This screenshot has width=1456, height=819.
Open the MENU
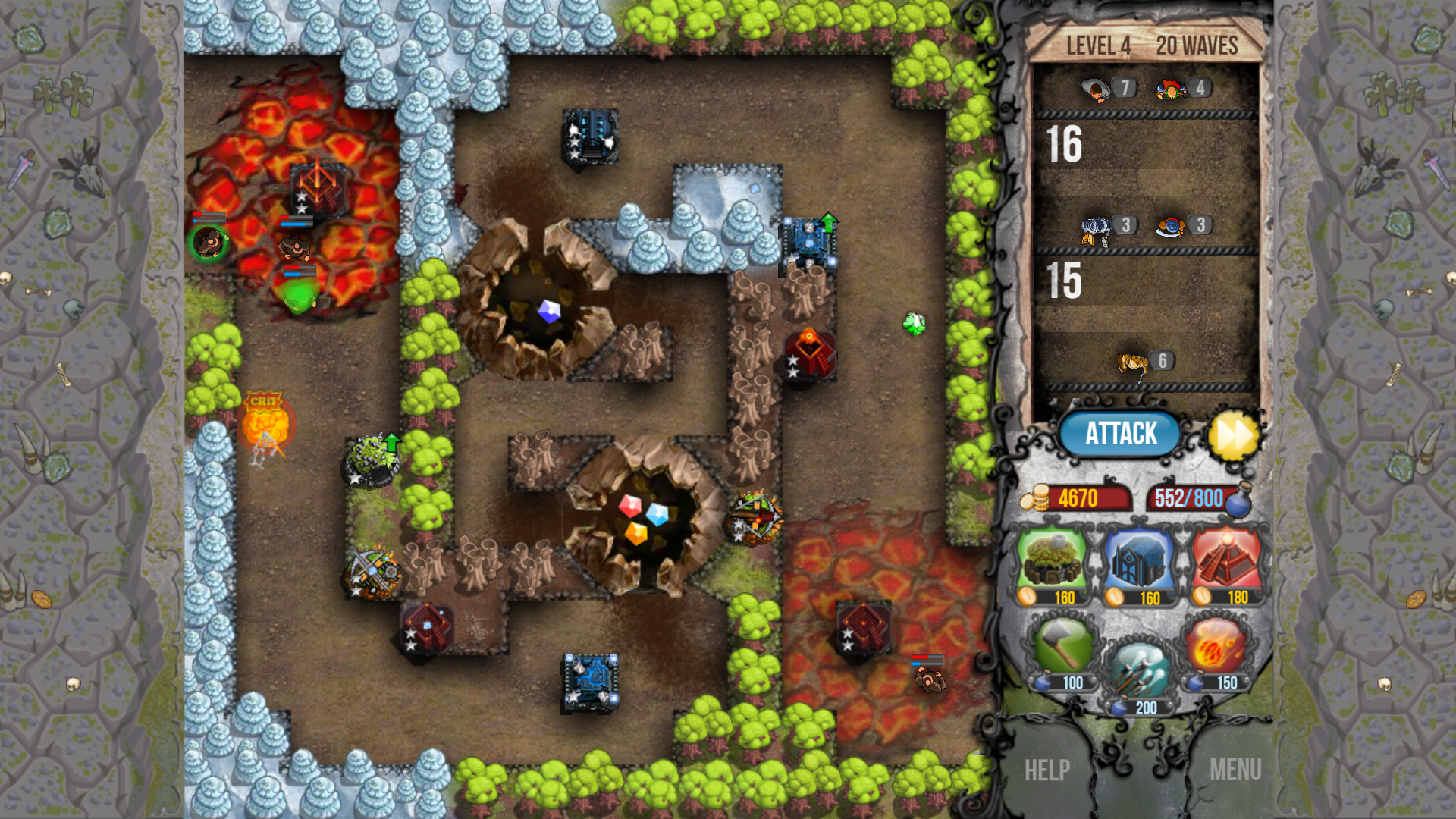point(1235,770)
